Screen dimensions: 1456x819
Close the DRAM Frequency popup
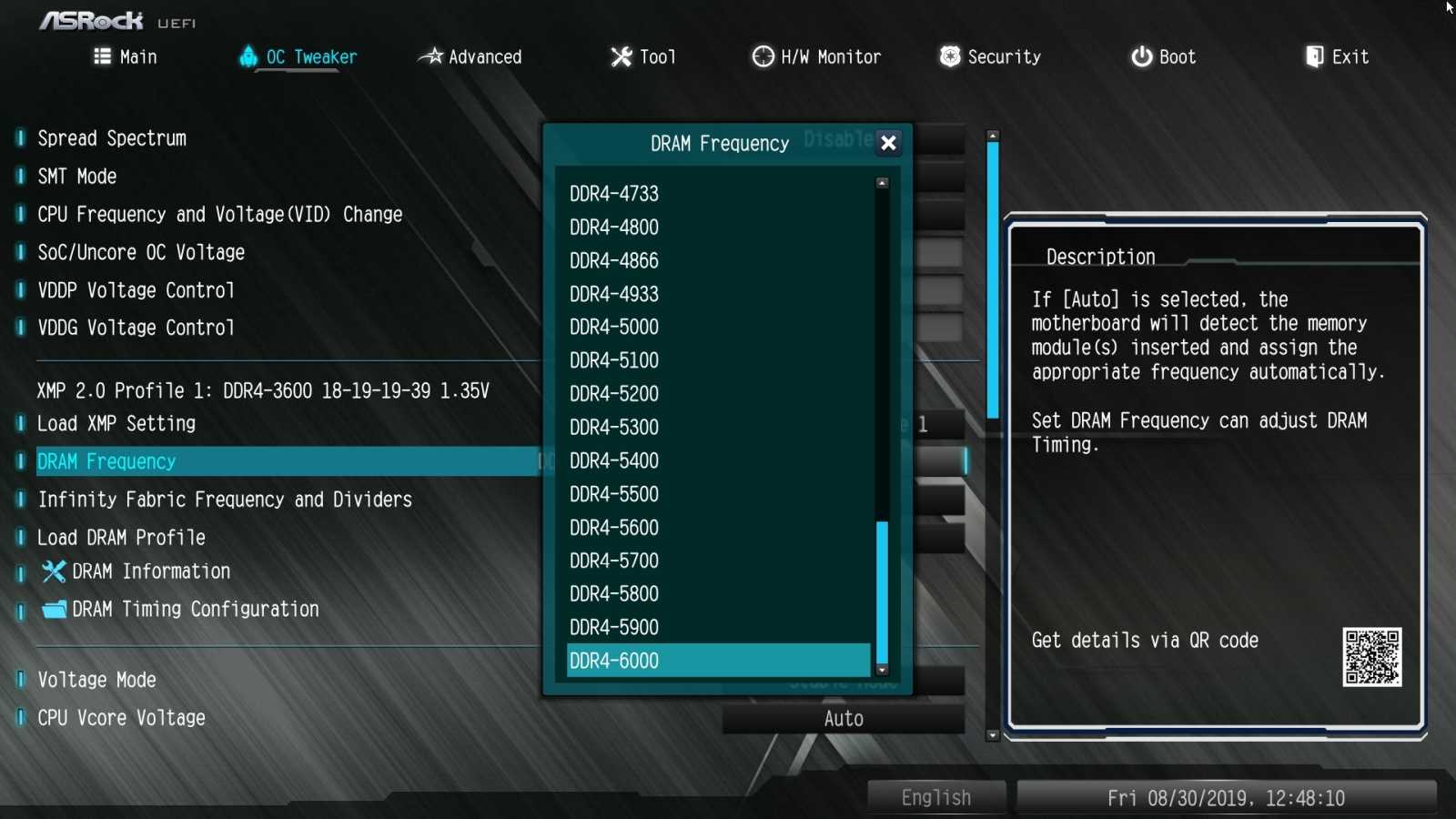888,143
